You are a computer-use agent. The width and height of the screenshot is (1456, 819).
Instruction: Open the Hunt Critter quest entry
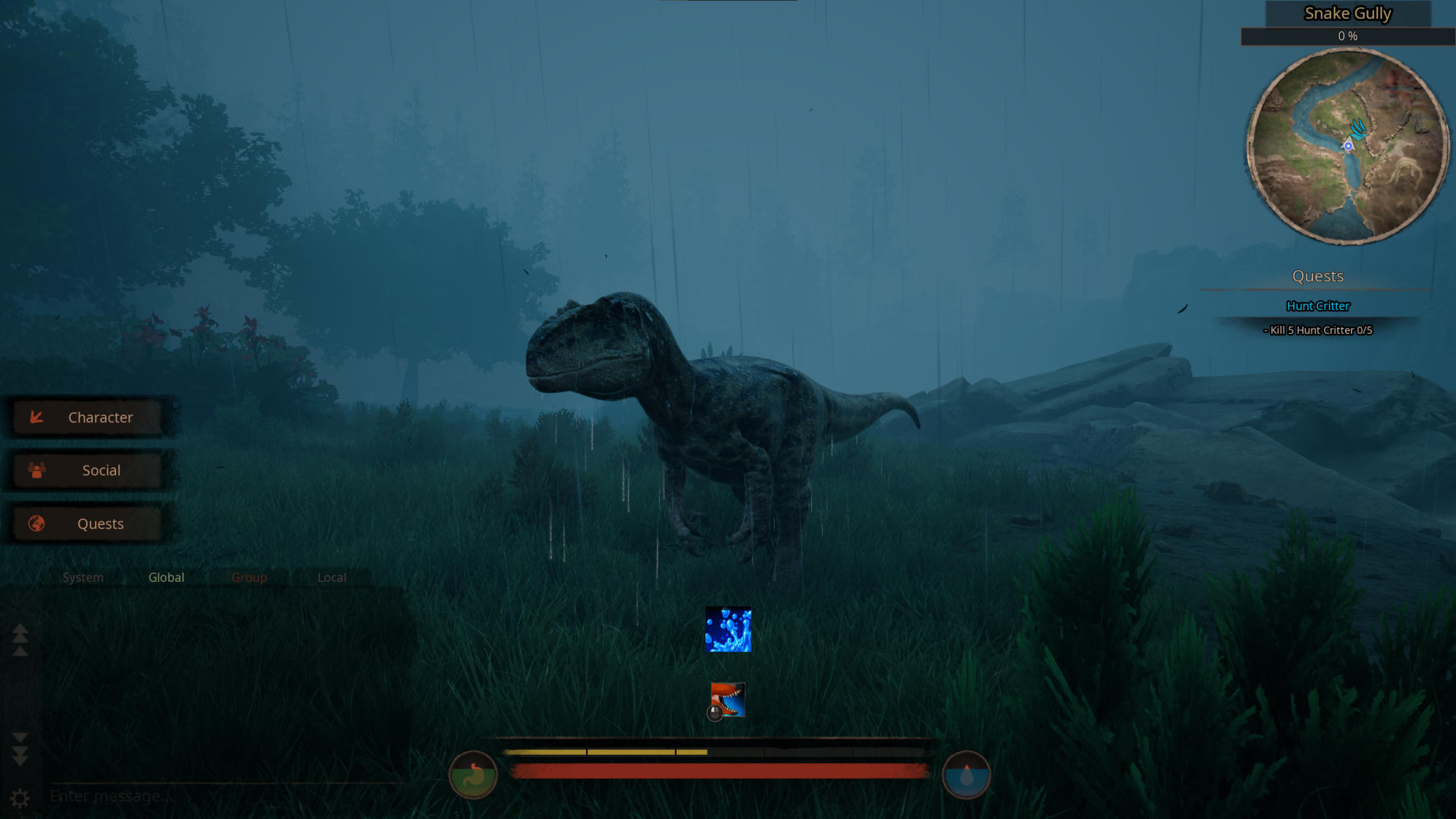(x=1318, y=306)
